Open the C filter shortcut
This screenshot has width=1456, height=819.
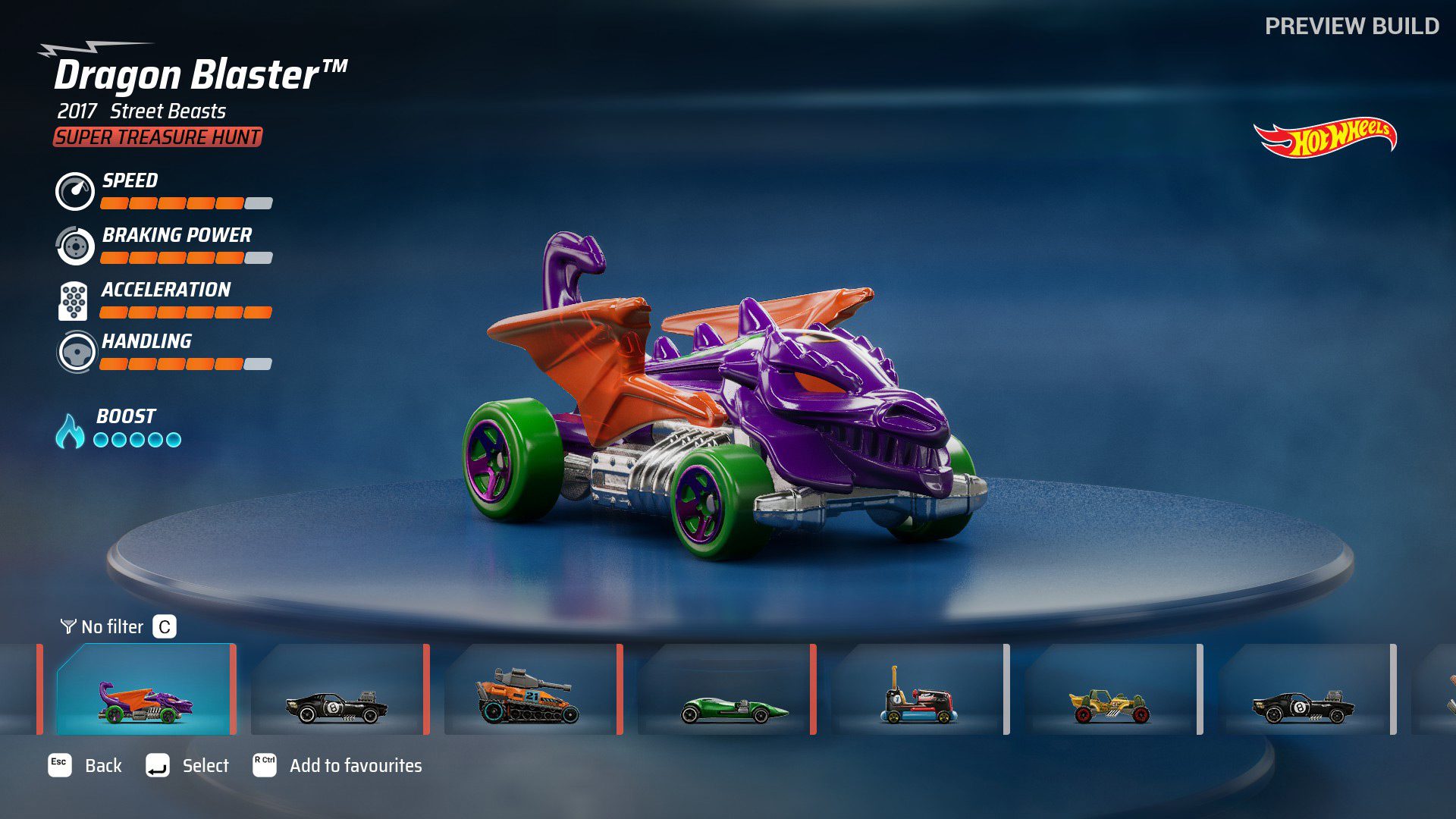(x=163, y=627)
